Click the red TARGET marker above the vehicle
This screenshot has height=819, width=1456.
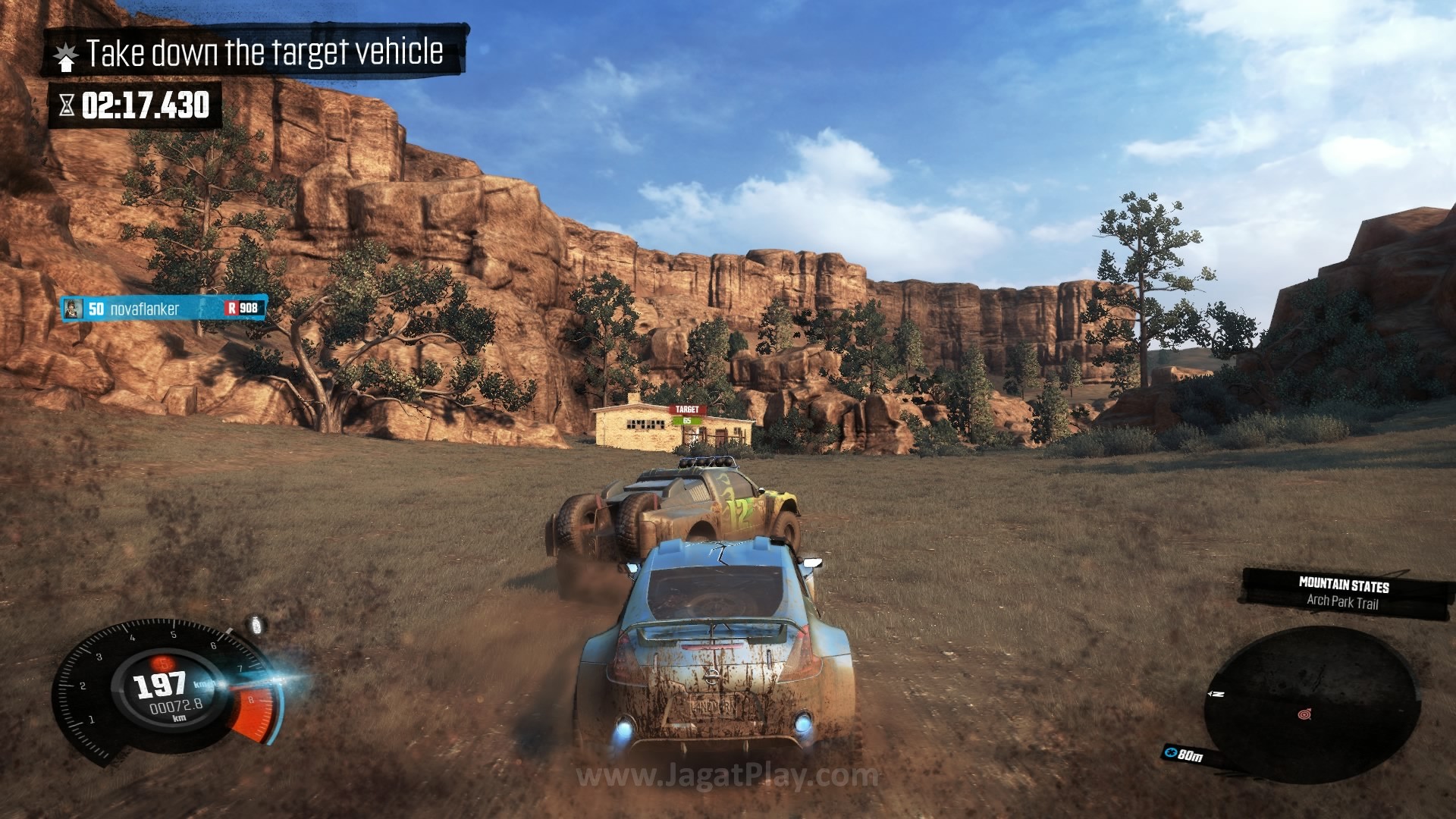coord(687,410)
